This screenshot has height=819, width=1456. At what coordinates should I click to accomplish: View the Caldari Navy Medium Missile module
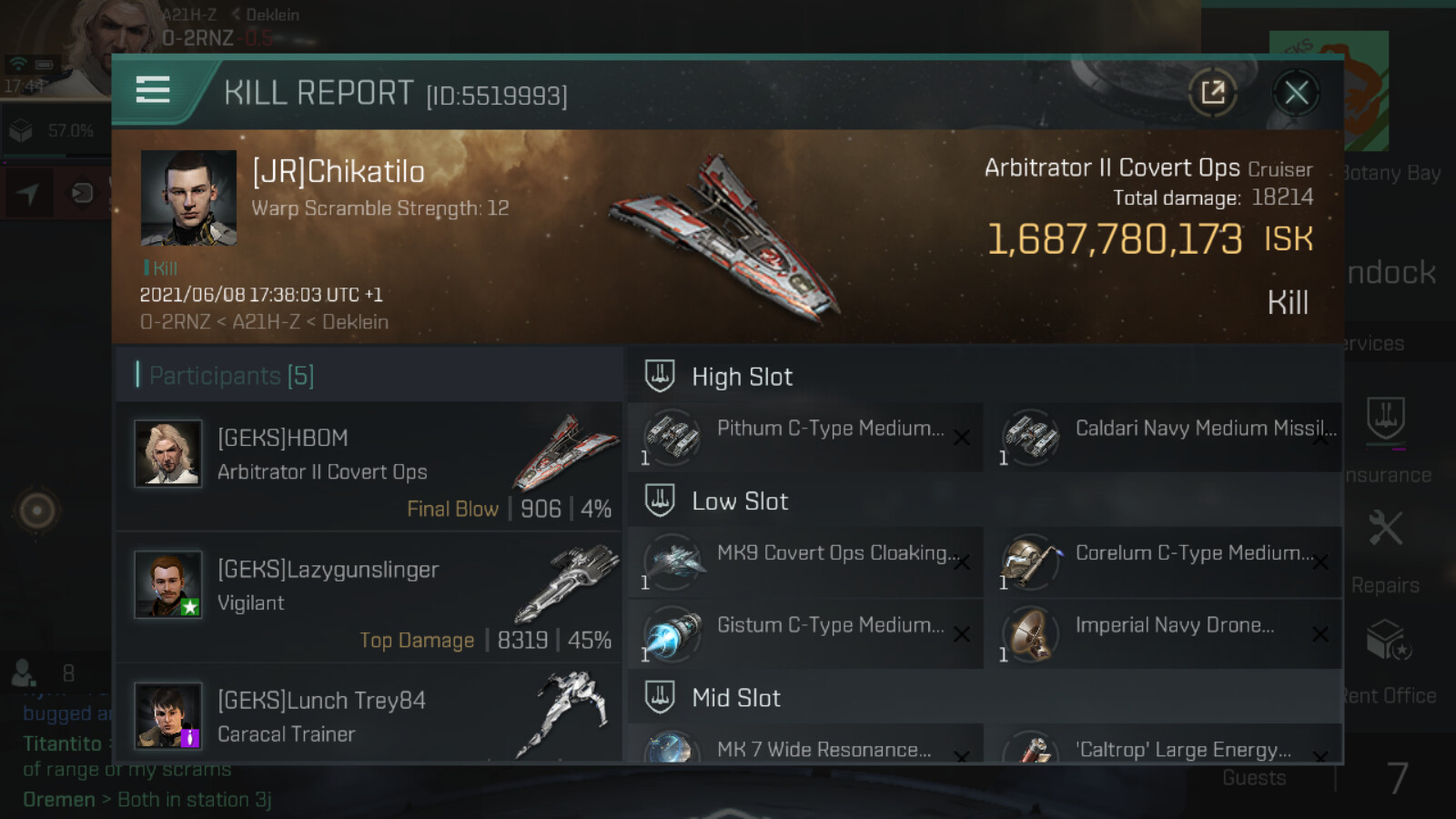click(x=1164, y=437)
